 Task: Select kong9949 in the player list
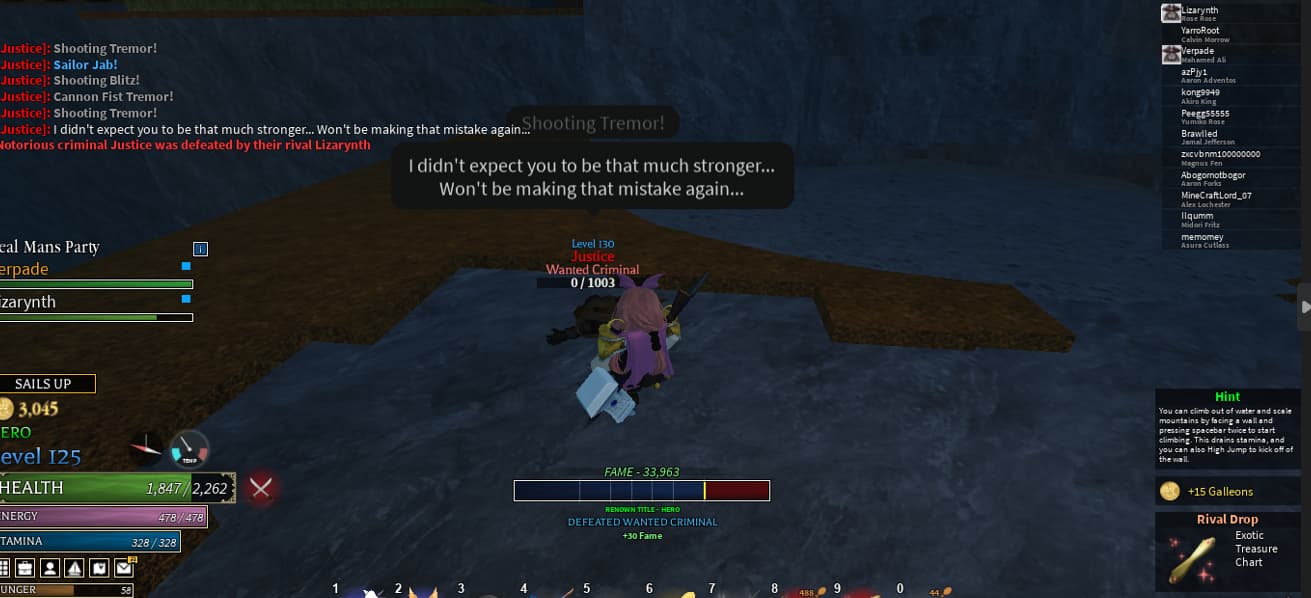[1200, 92]
